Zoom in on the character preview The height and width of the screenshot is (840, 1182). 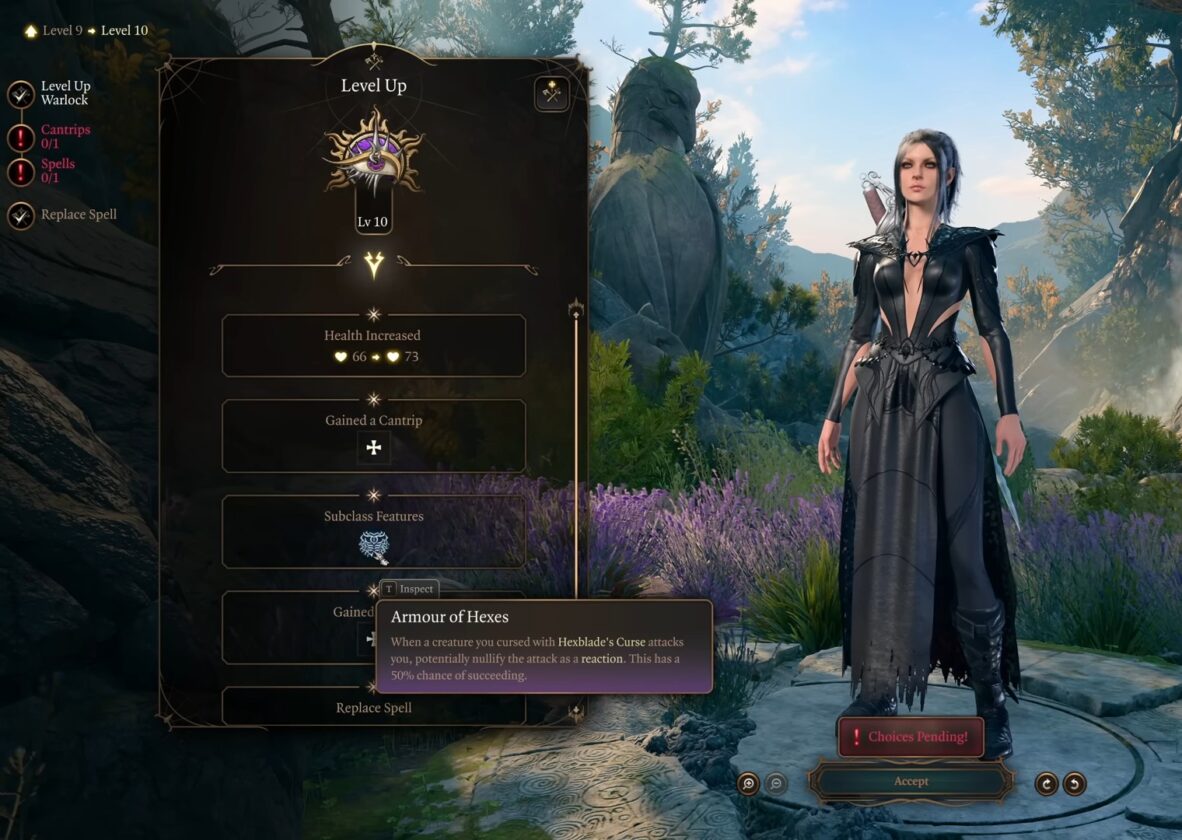click(748, 783)
